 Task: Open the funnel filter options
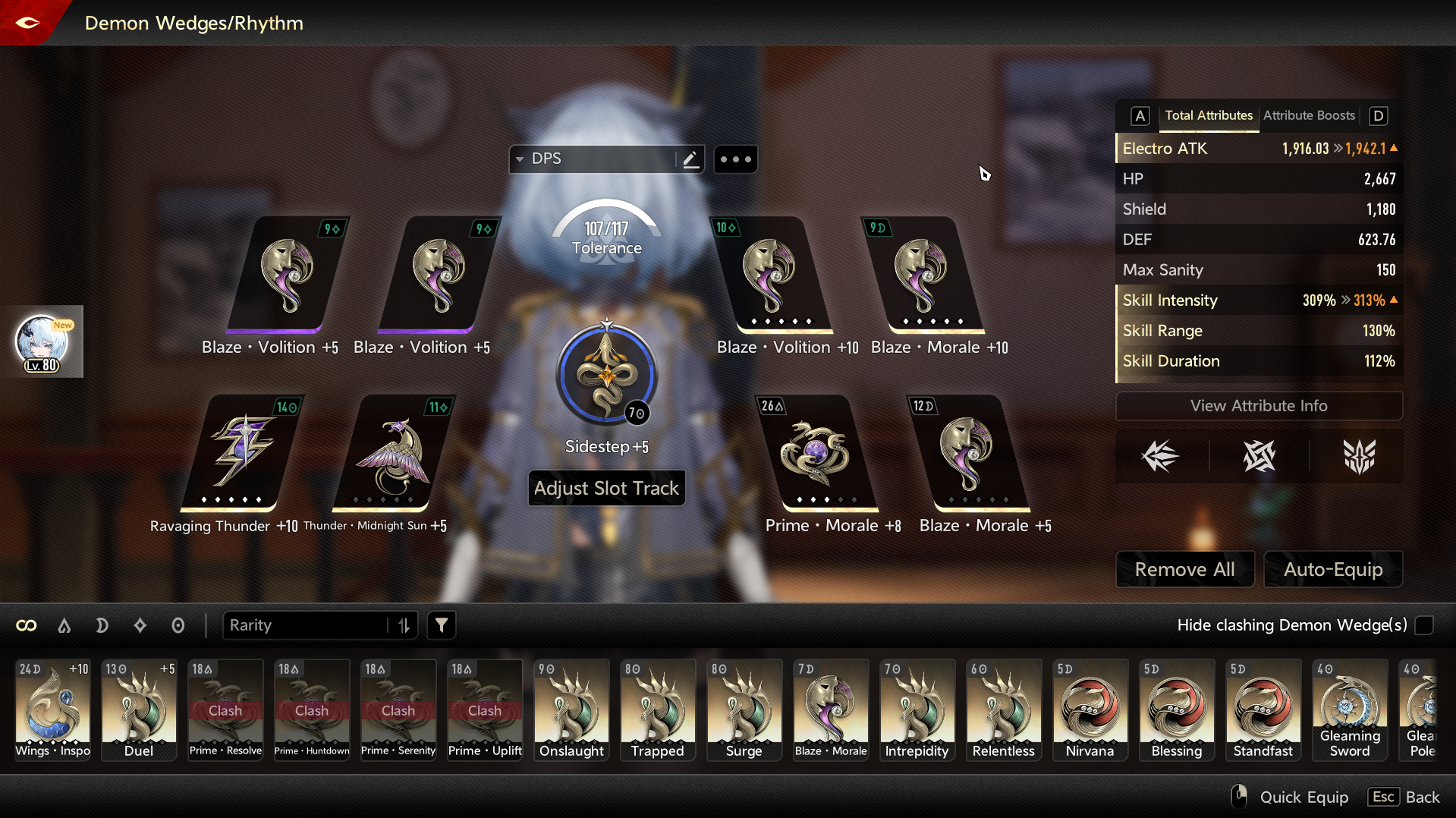click(x=442, y=625)
